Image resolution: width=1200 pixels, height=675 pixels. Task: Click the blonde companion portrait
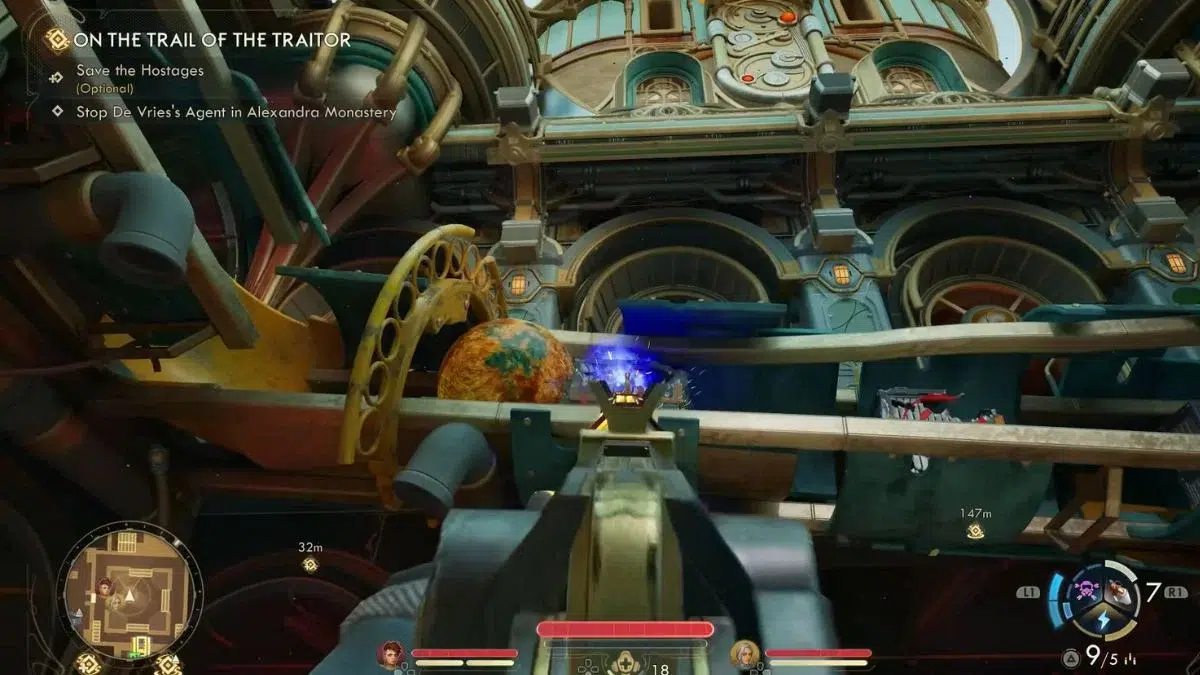point(744,654)
